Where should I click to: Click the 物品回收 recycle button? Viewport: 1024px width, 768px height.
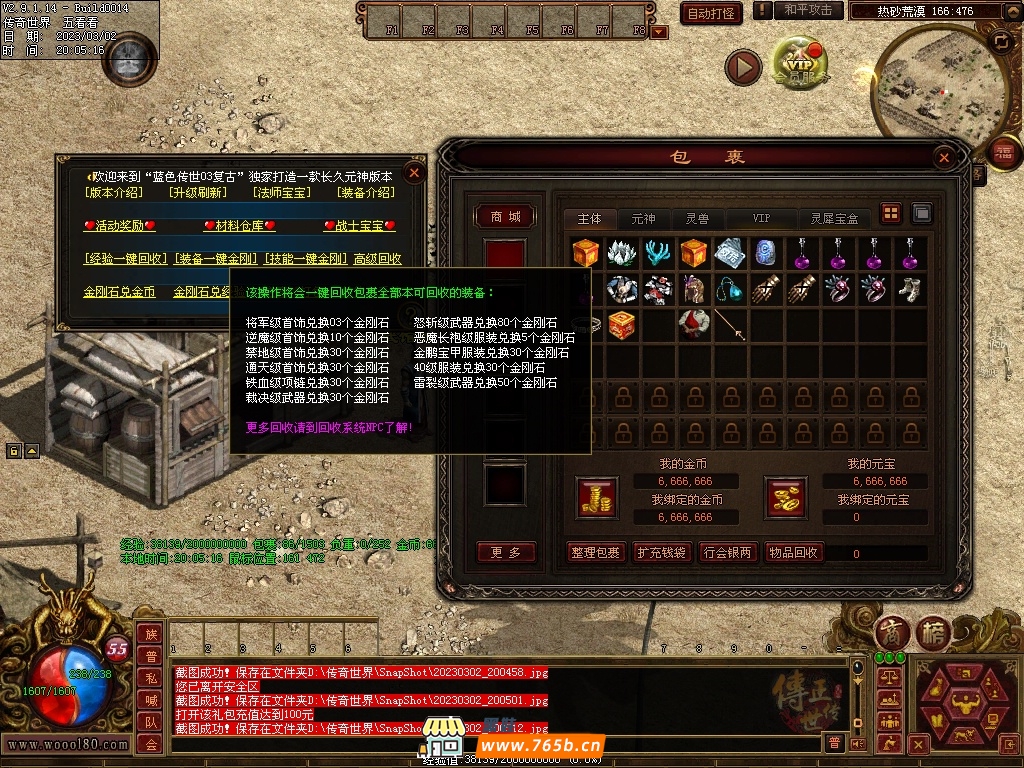pos(794,552)
